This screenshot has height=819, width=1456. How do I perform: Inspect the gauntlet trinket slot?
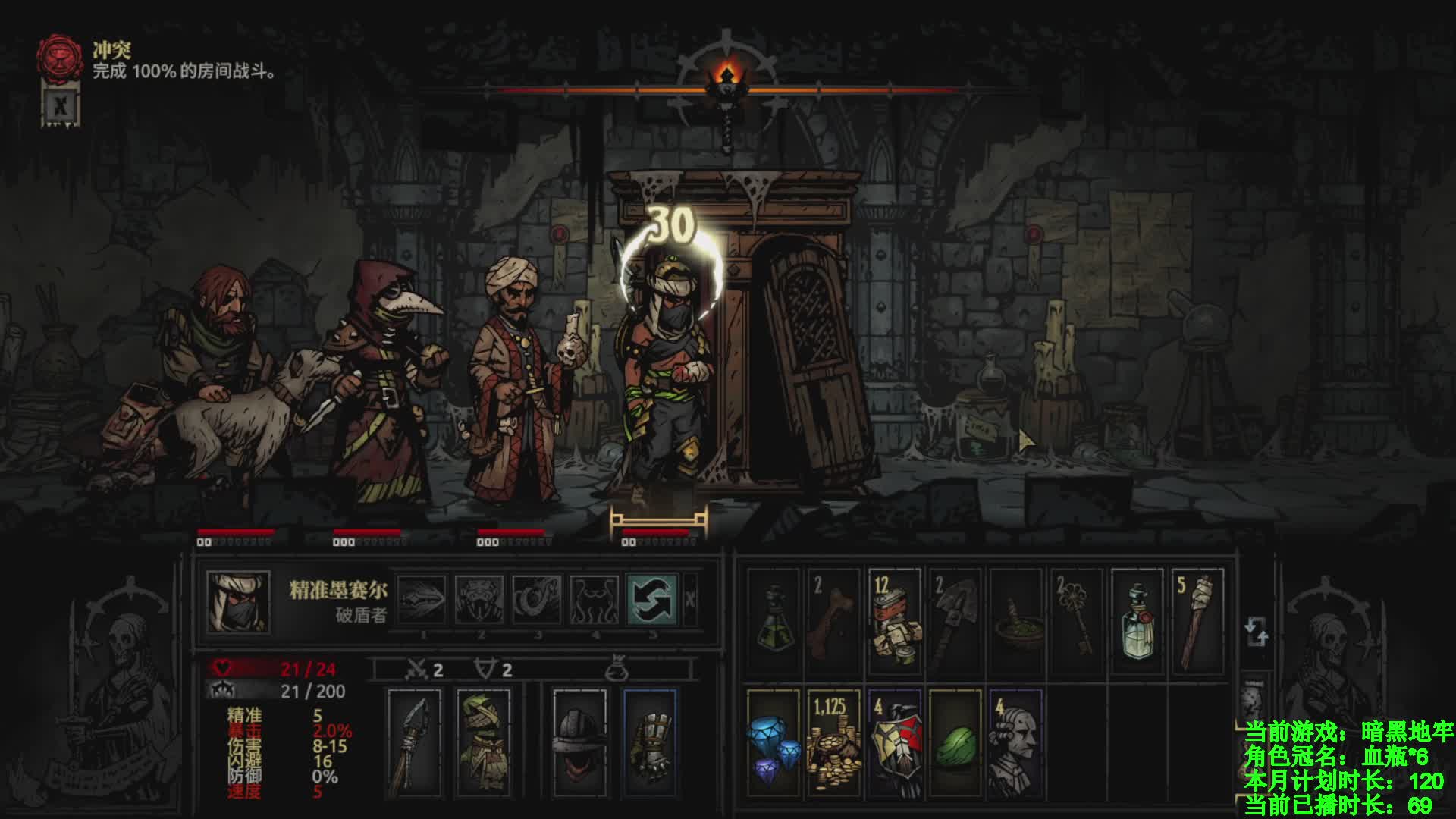[x=650, y=739]
